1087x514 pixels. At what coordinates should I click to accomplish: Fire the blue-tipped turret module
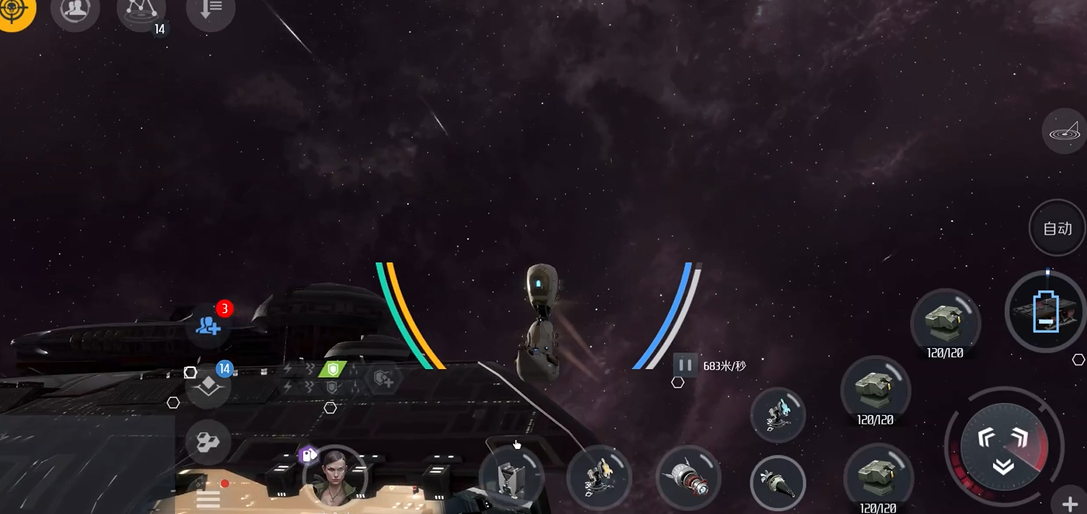pyautogui.click(x=777, y=415)
